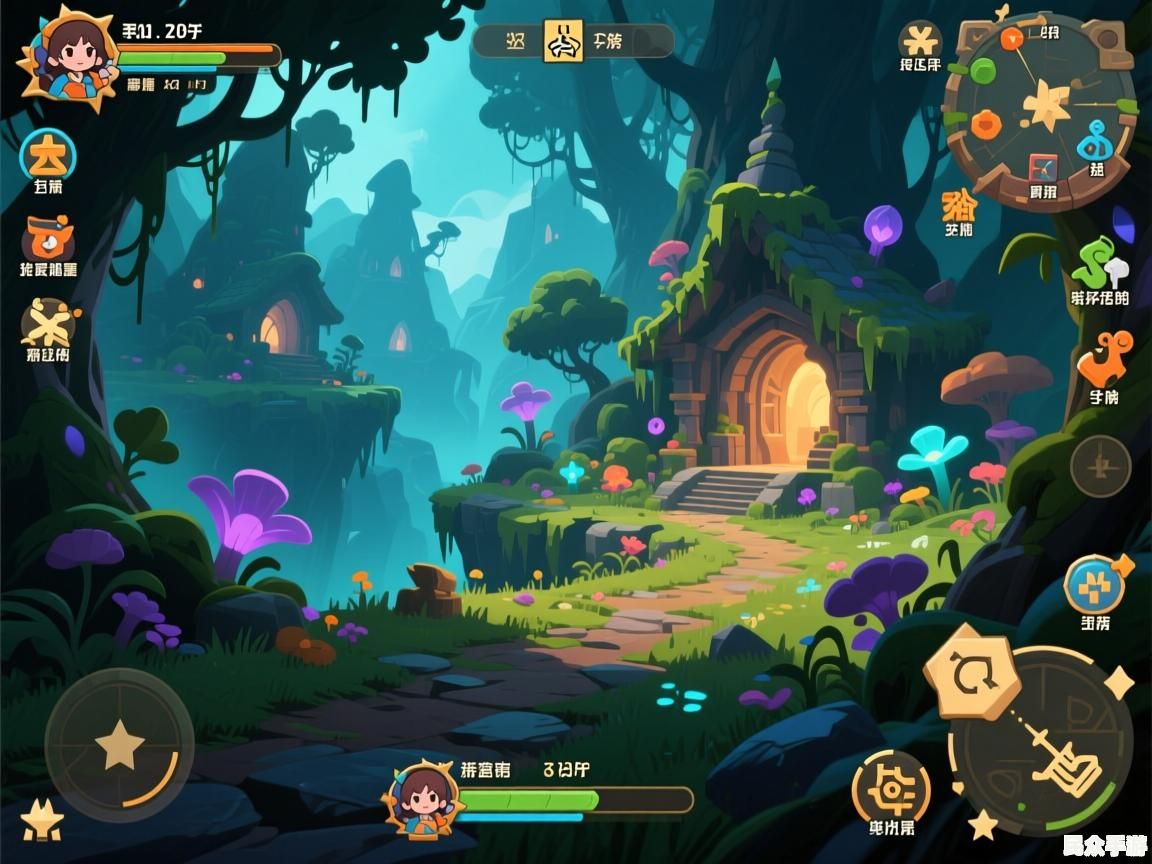Image resolution: width=1152 pixels, height=864 pixels.
Task: Use the blue round skill with gold cross
Action: pos(1094,586)
